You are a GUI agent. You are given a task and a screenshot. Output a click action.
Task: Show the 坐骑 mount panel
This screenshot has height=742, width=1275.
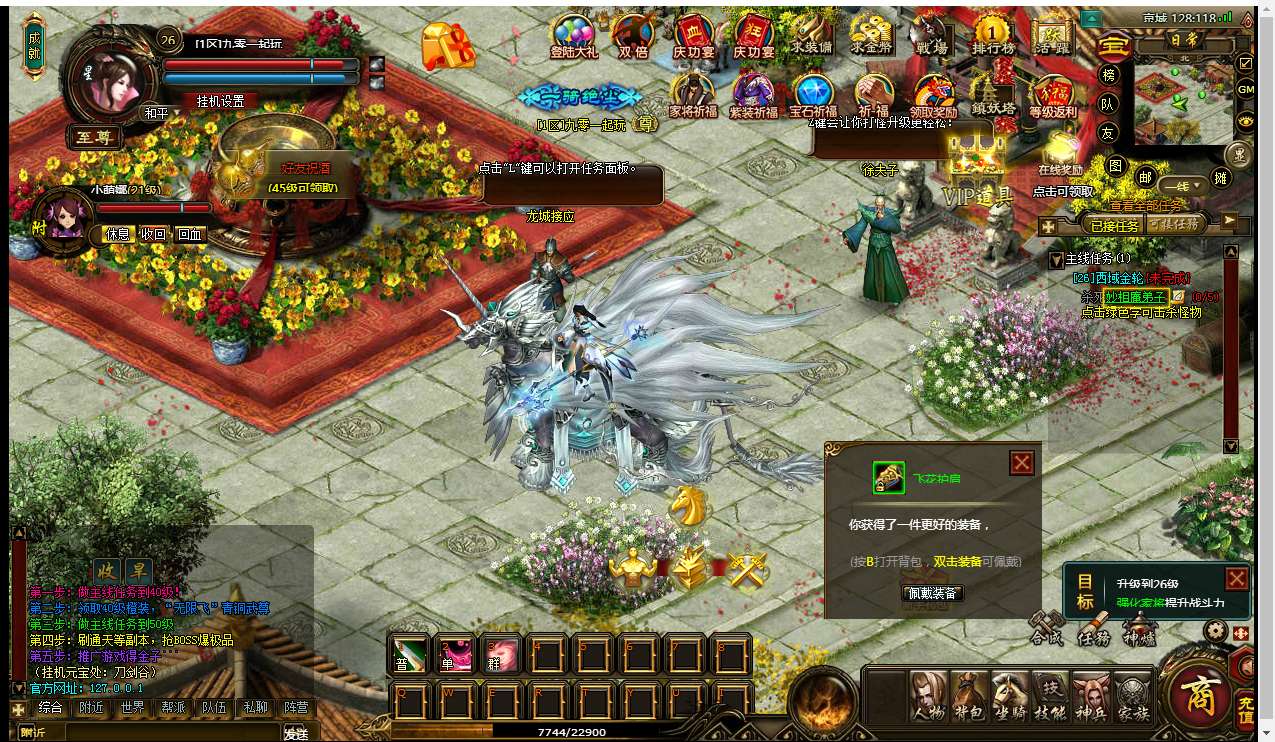coord(1010,695)
